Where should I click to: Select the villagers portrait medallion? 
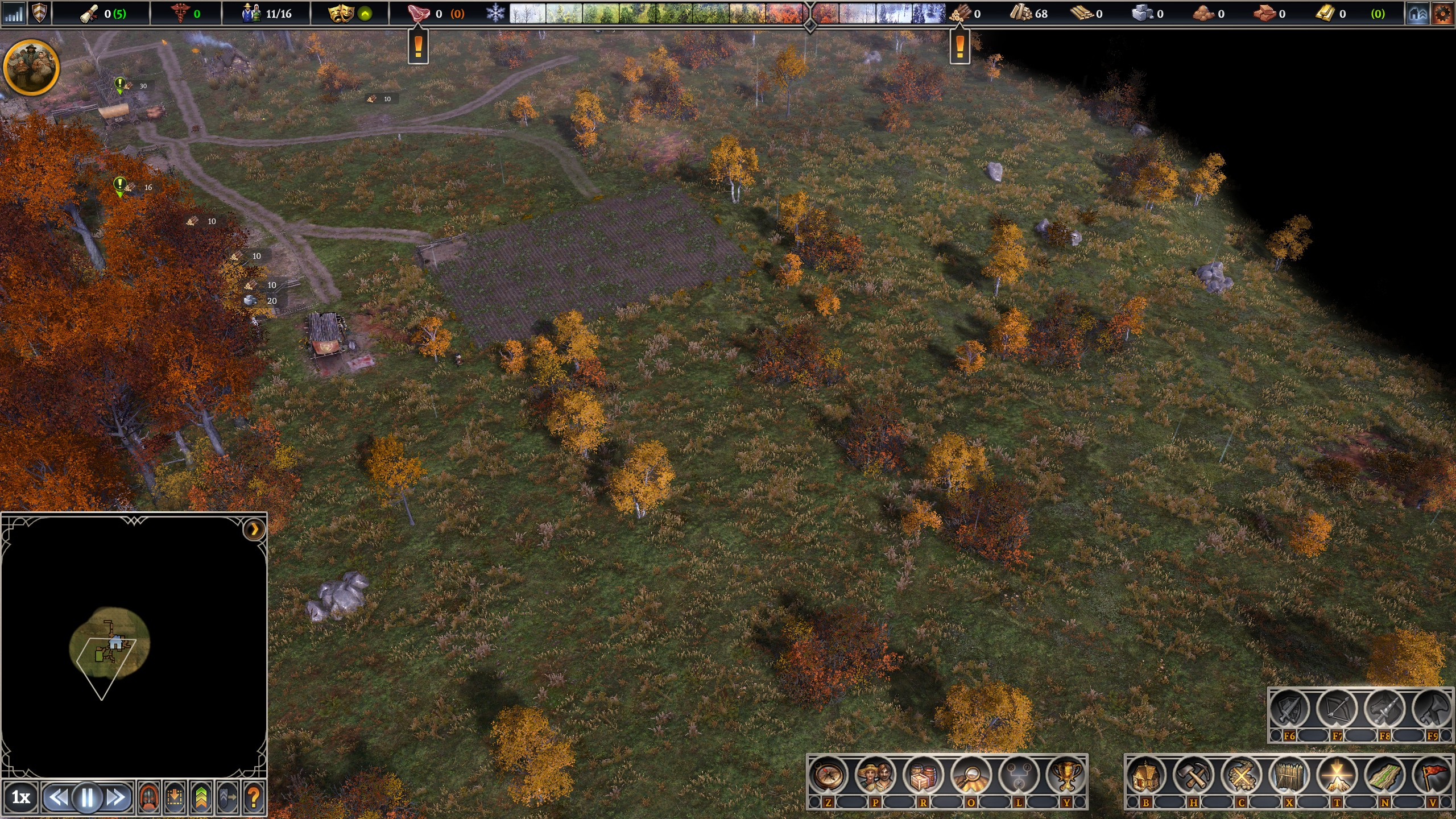(31, 68)
